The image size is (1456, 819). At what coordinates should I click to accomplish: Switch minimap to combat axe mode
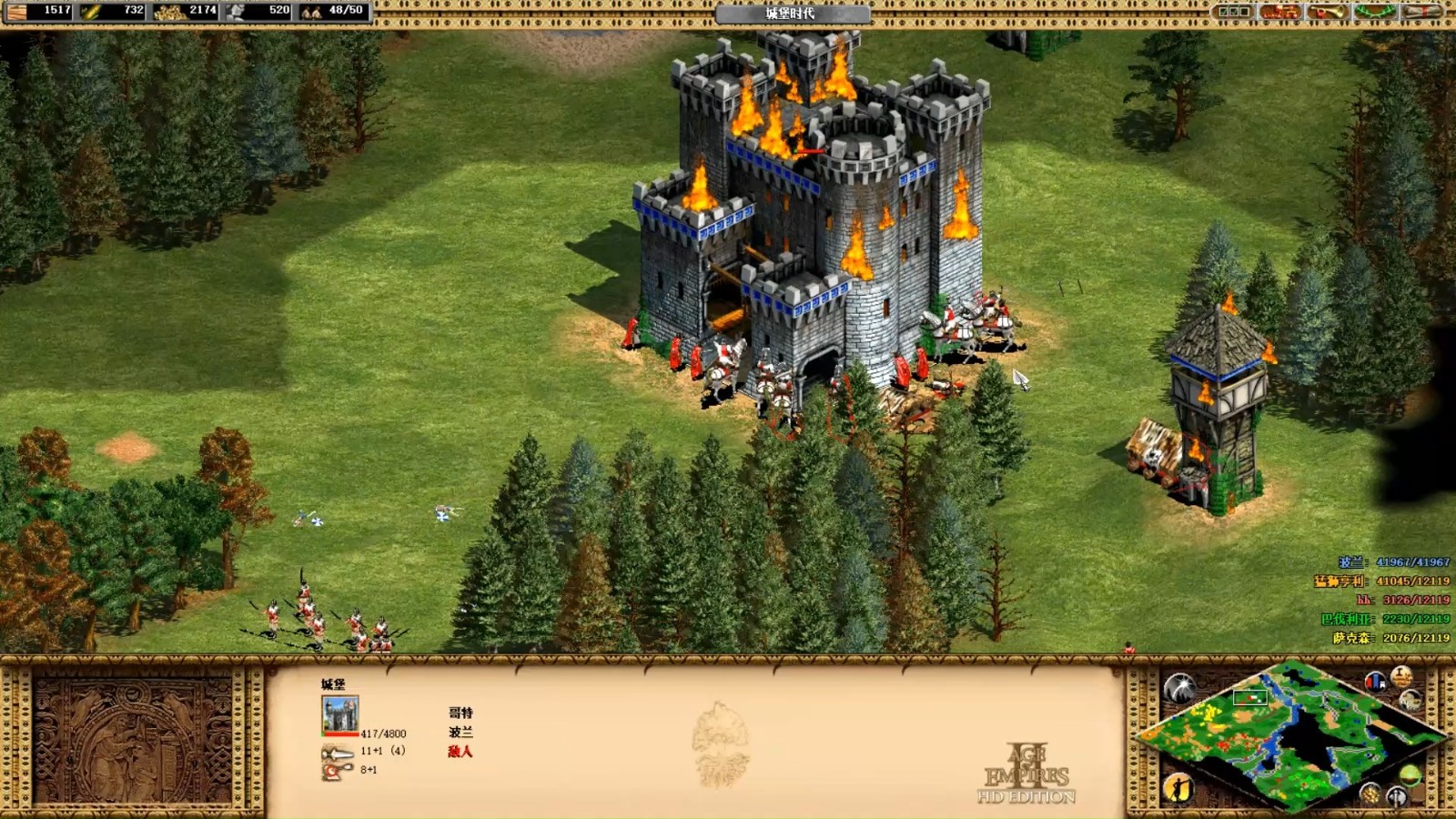(1397, 797)
